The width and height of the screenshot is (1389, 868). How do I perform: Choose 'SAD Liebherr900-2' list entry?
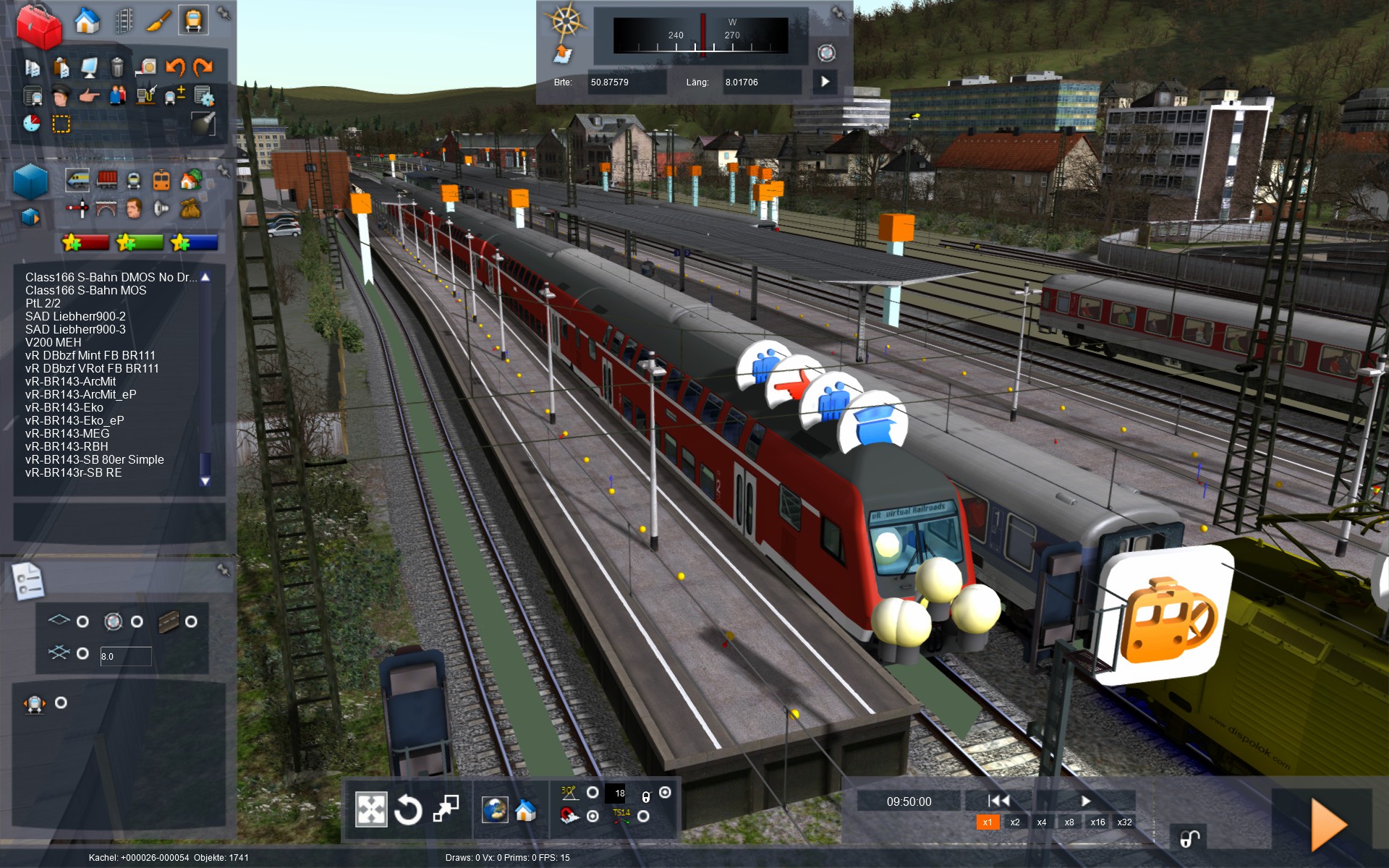[75, 316]
